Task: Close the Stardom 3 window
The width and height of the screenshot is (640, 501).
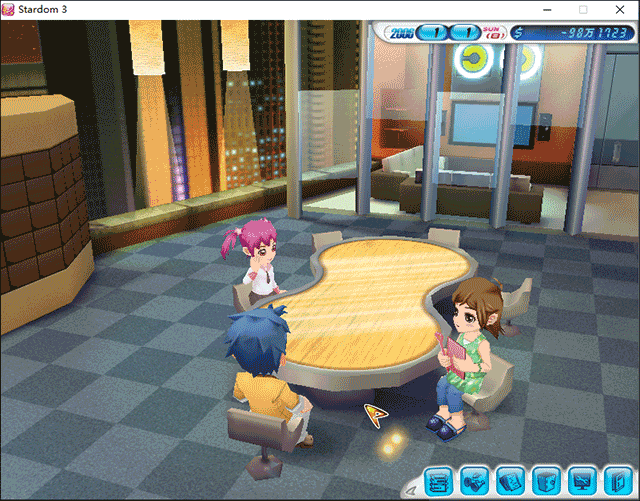Action: pyautogui.click(x=618, y=9)
